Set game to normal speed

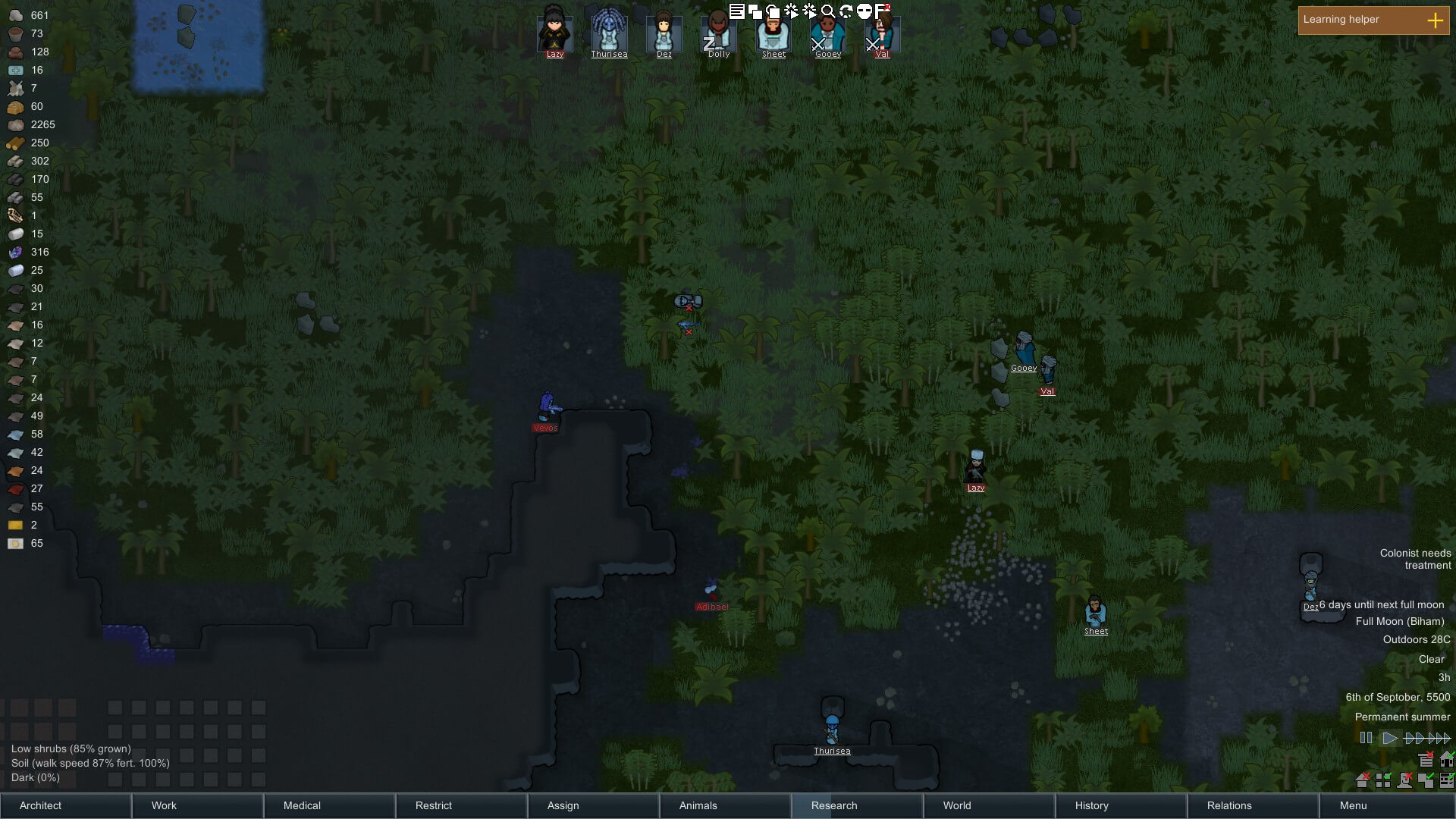pyautogui.click(x=1389, y=738)
